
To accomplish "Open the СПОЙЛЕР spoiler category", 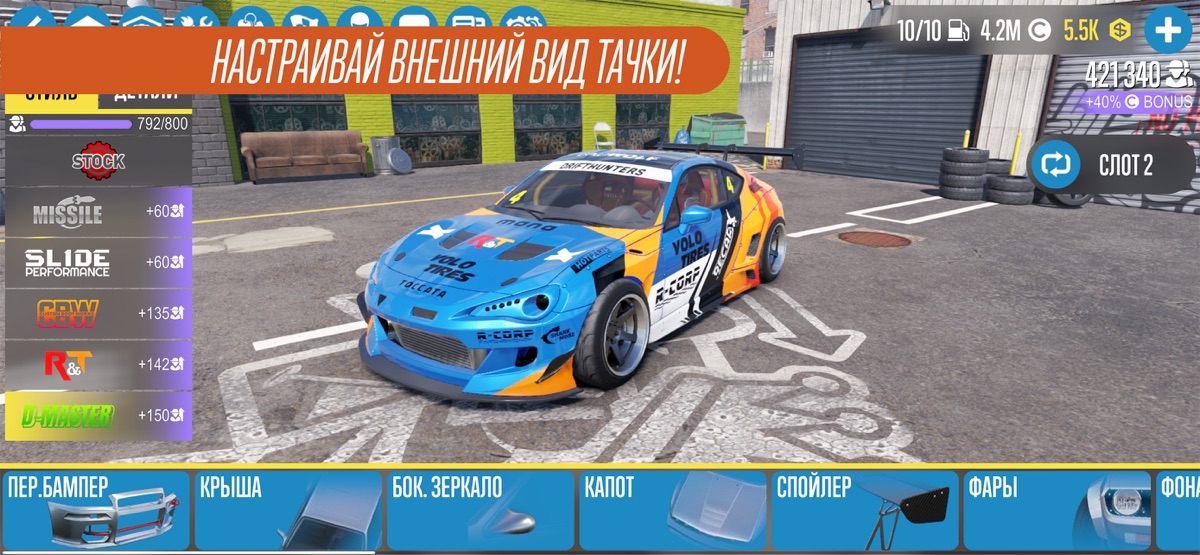I will (865, 511).
